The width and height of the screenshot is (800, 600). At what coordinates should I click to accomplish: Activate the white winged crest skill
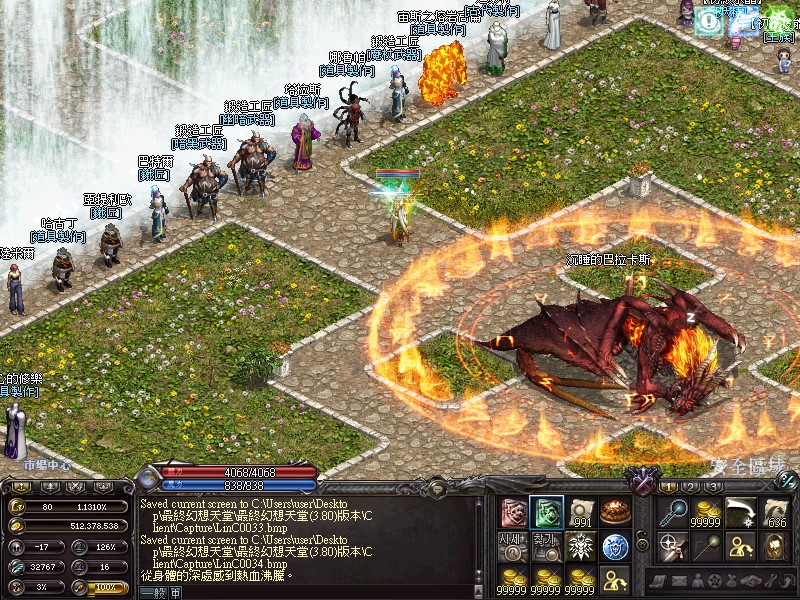580,546
